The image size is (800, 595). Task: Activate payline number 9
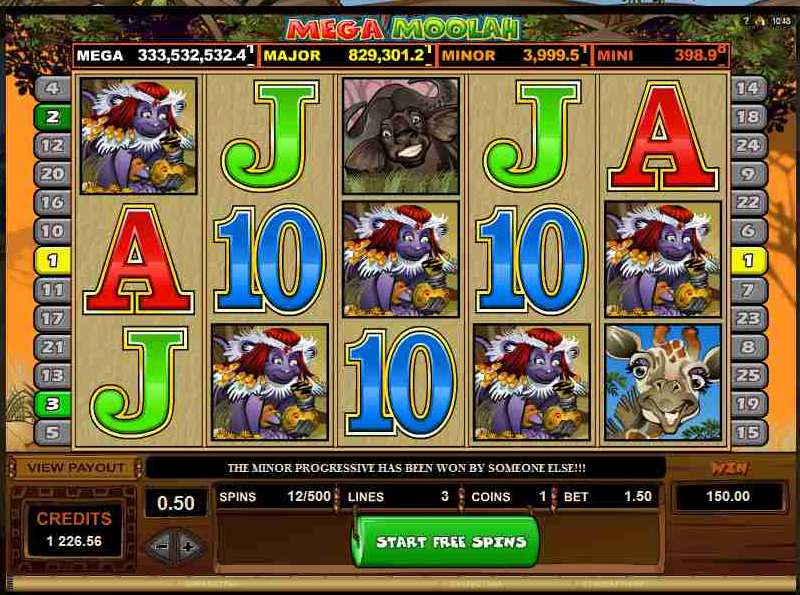pyautogui.click(x=747, y=174)
